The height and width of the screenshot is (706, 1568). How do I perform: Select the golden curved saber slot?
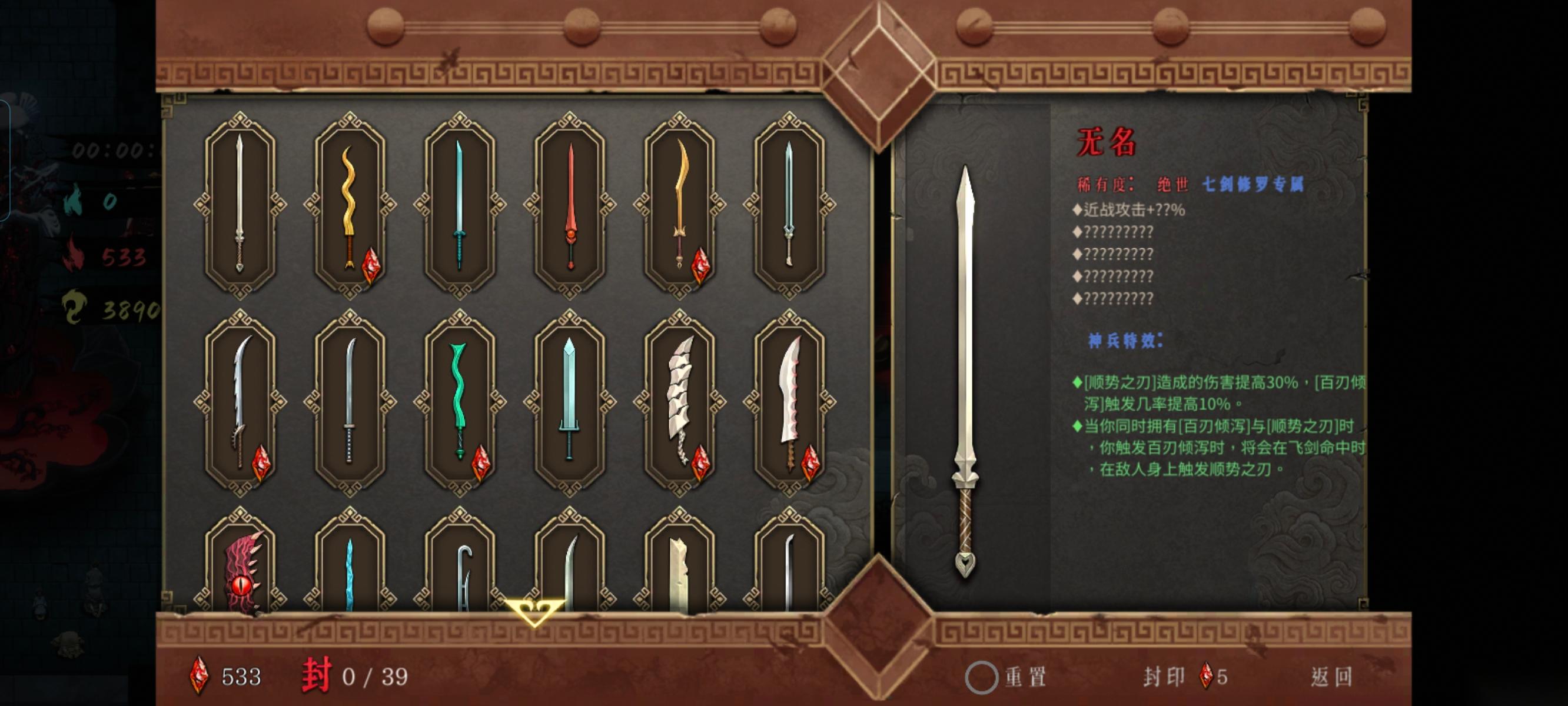[679, 205]
